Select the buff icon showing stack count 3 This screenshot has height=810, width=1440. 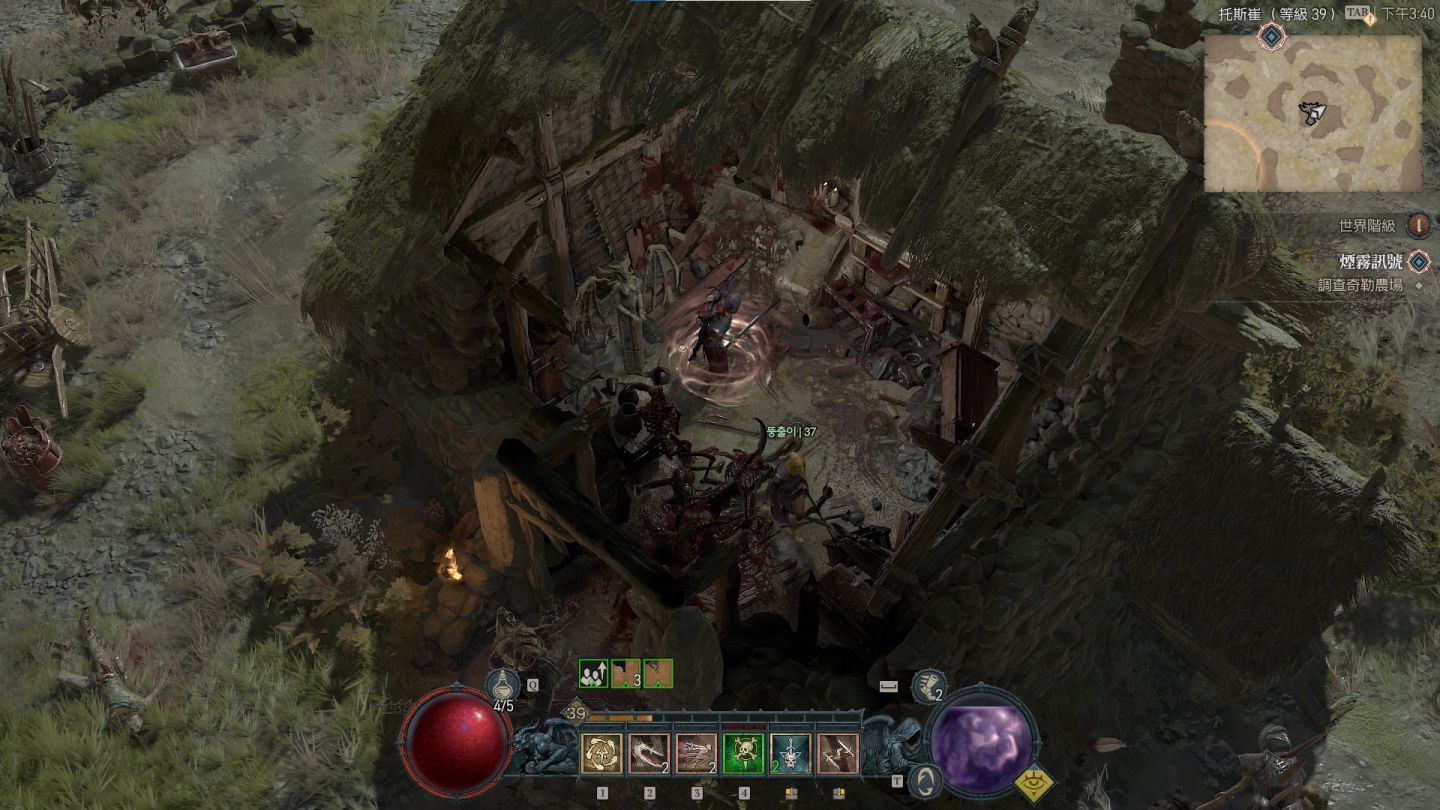(x=626, y=674)
